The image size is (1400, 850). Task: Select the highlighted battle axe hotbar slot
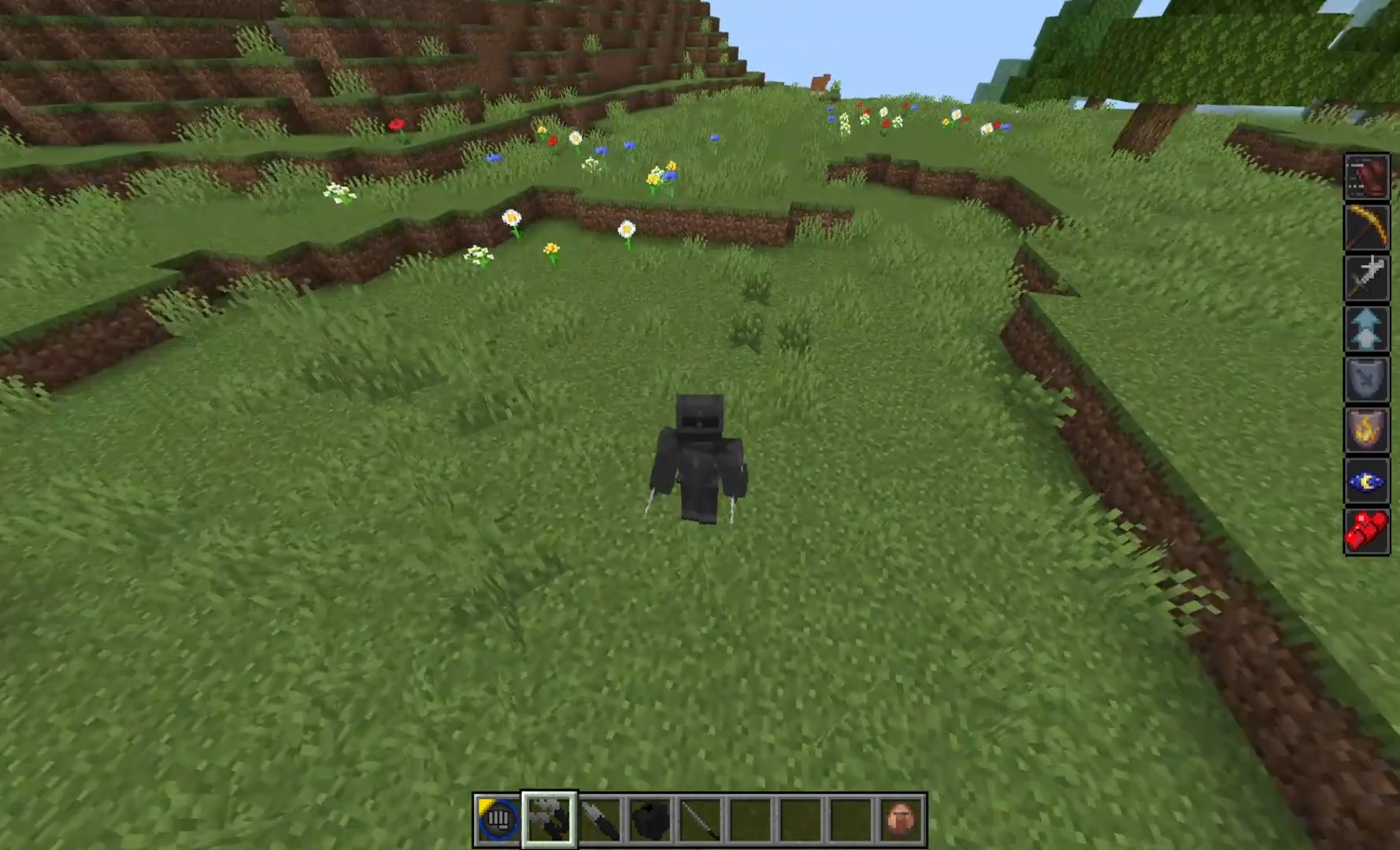coord(549,819)
